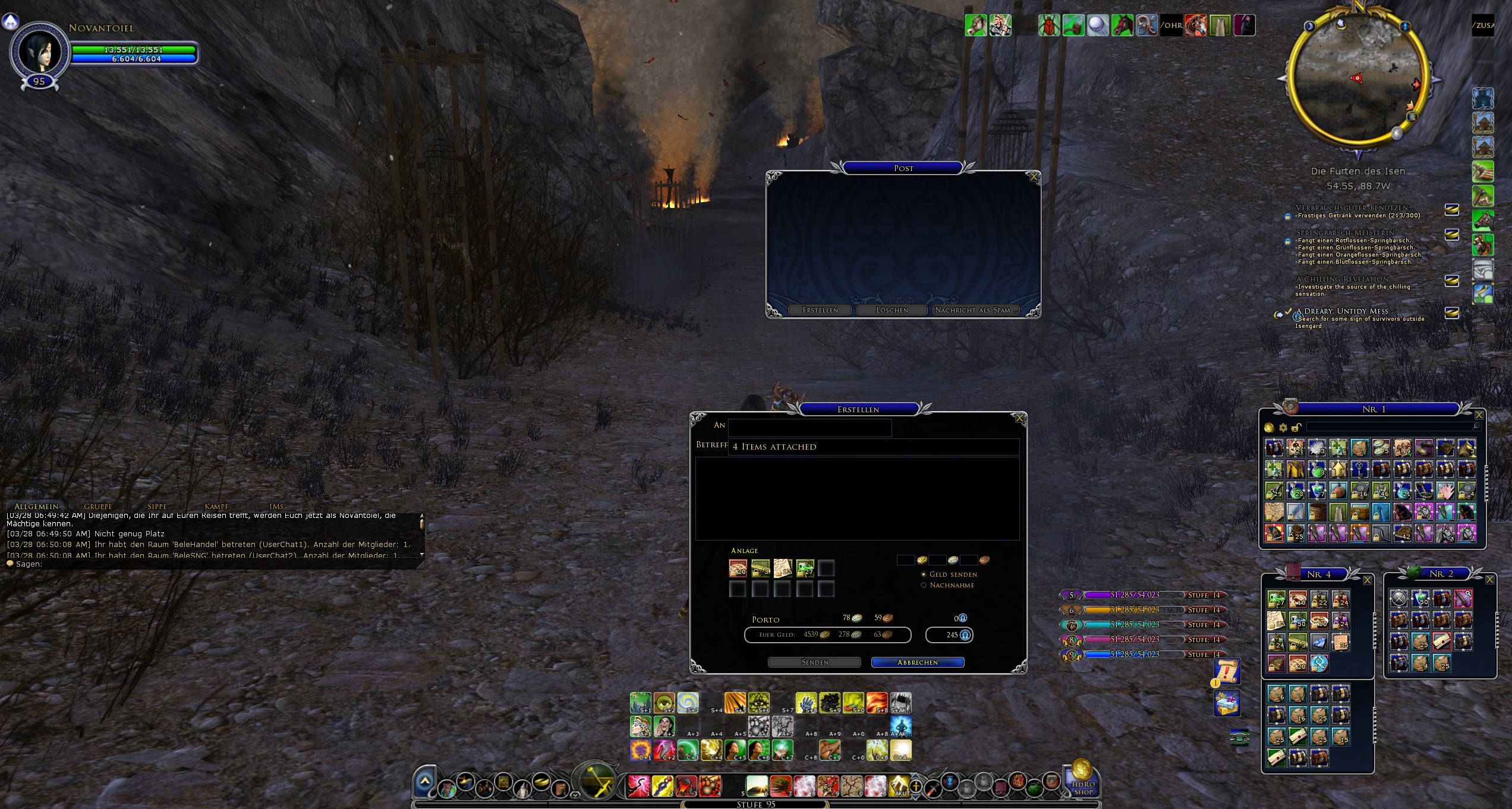Open the Sippe chat tab

pos(157,507)
